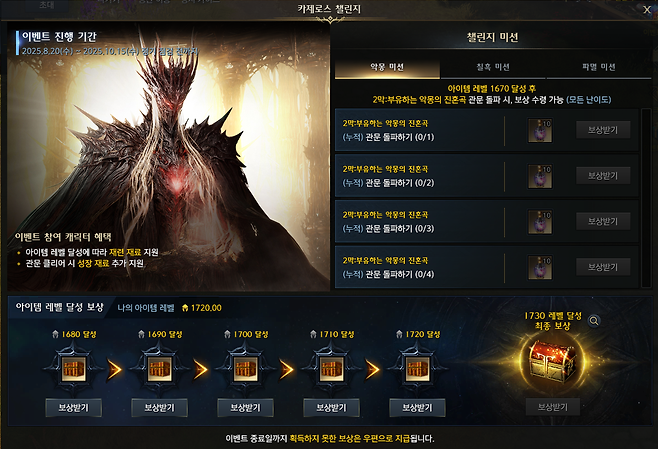The width and height of the screenshot is (658, 449).
Task: Inspect reward item icon for (0/1) mission
Action: 542,131
